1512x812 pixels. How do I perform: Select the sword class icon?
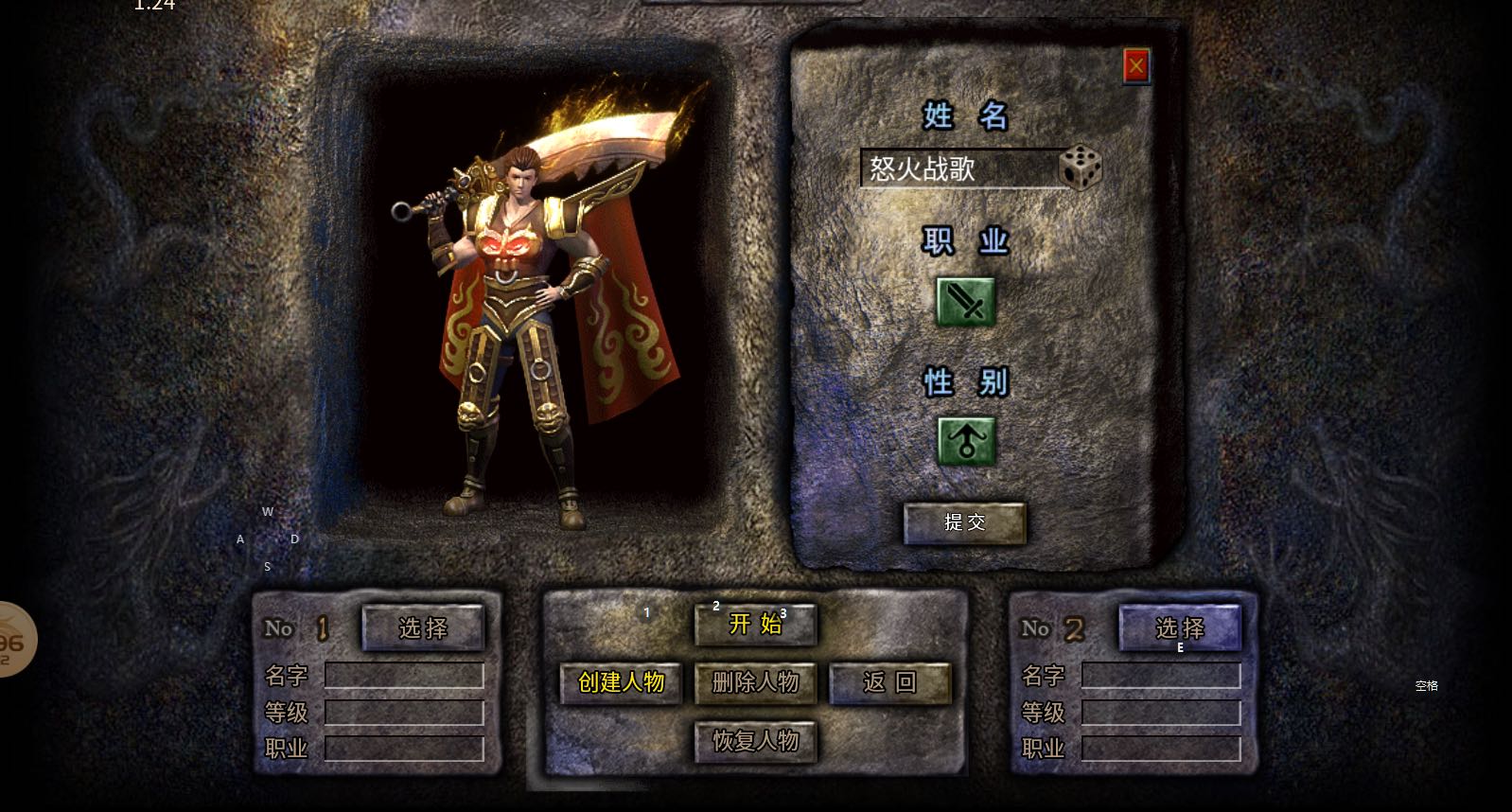(965, 302)
